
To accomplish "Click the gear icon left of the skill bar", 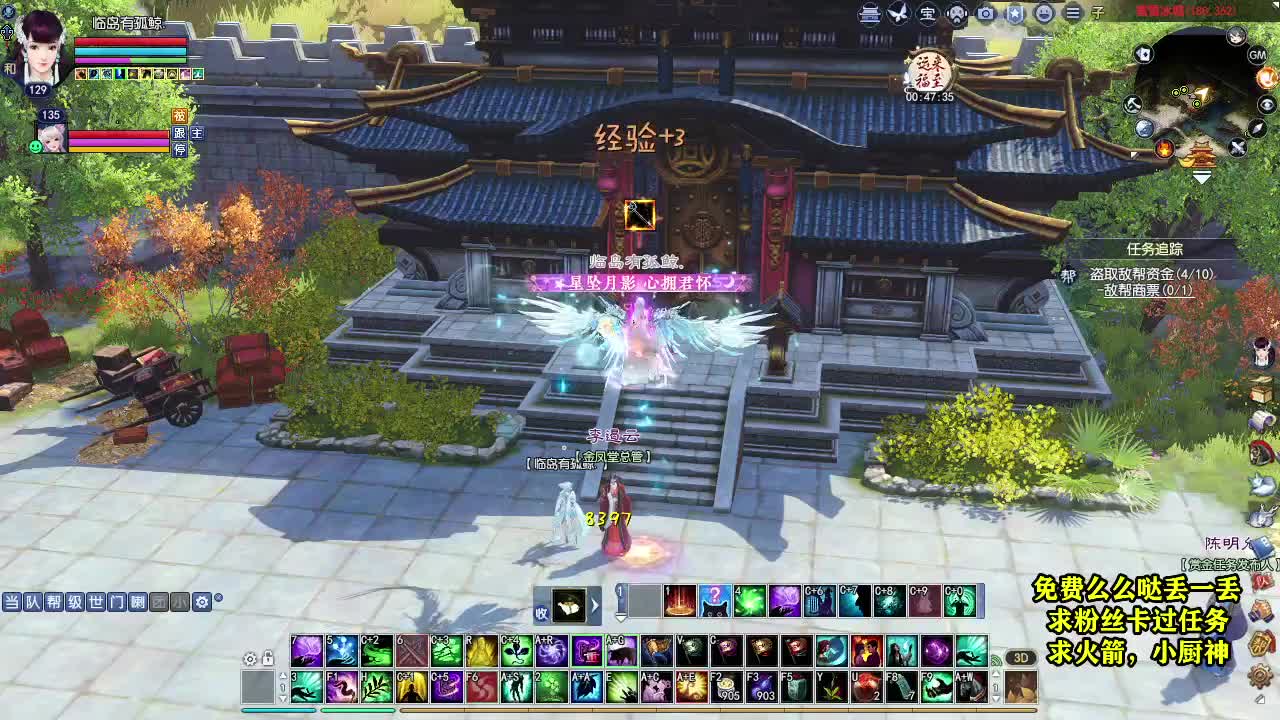I will click(249, 659).
